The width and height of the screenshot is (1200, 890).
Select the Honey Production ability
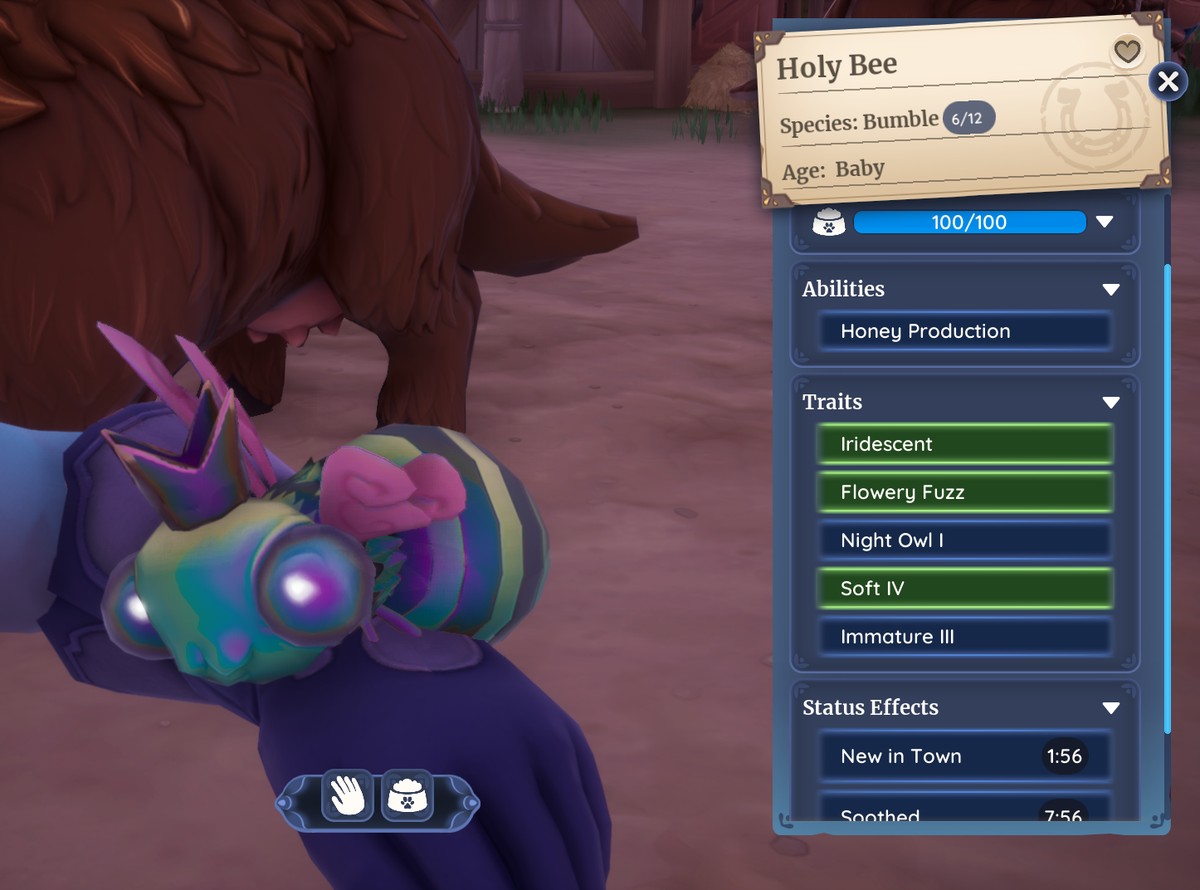[x=965, y=331]
